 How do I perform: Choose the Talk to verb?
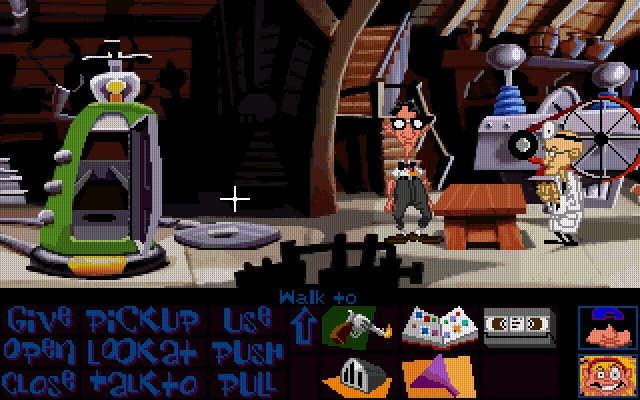coord(143,381)
